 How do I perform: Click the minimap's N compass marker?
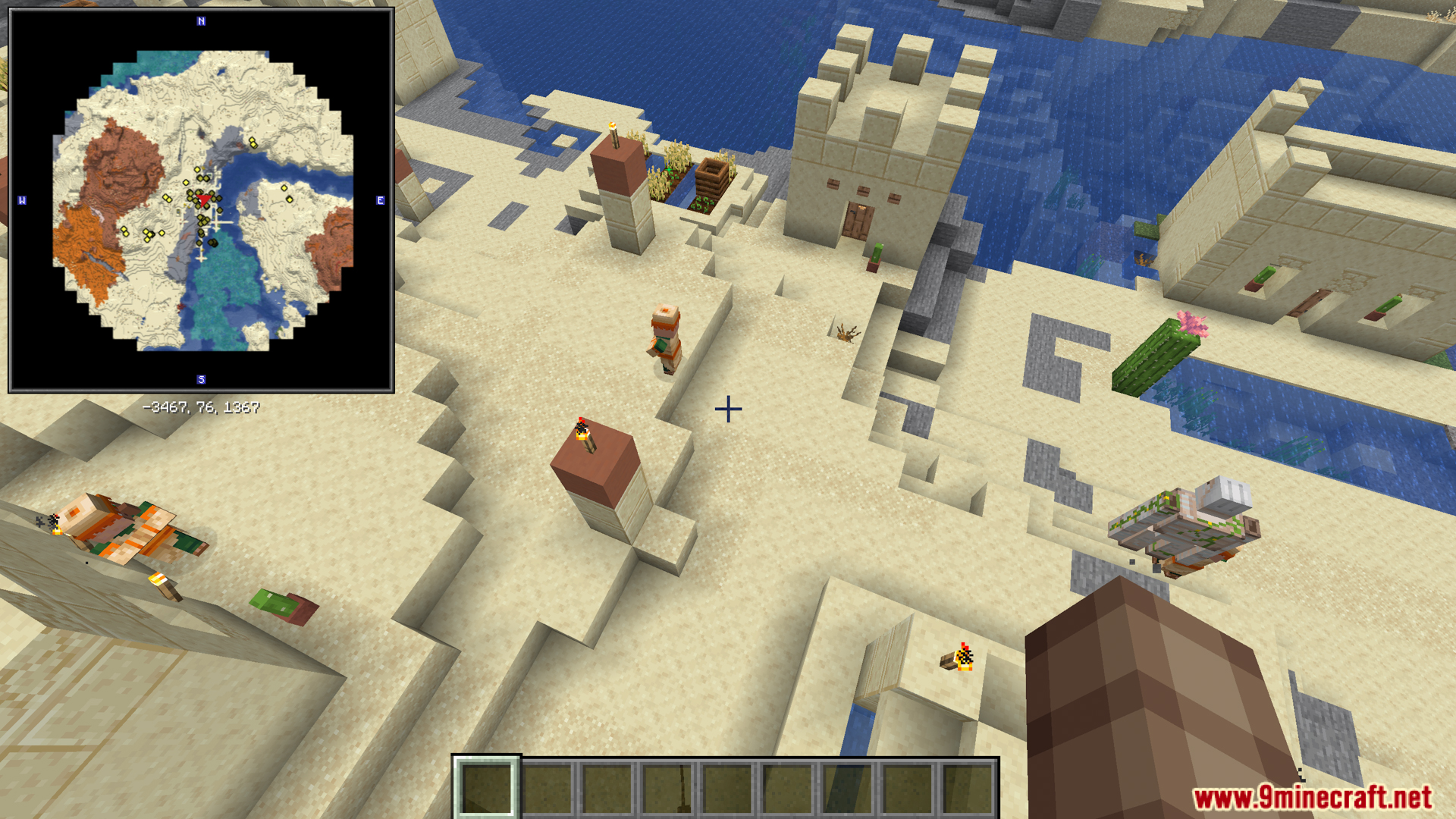[201, 21]
